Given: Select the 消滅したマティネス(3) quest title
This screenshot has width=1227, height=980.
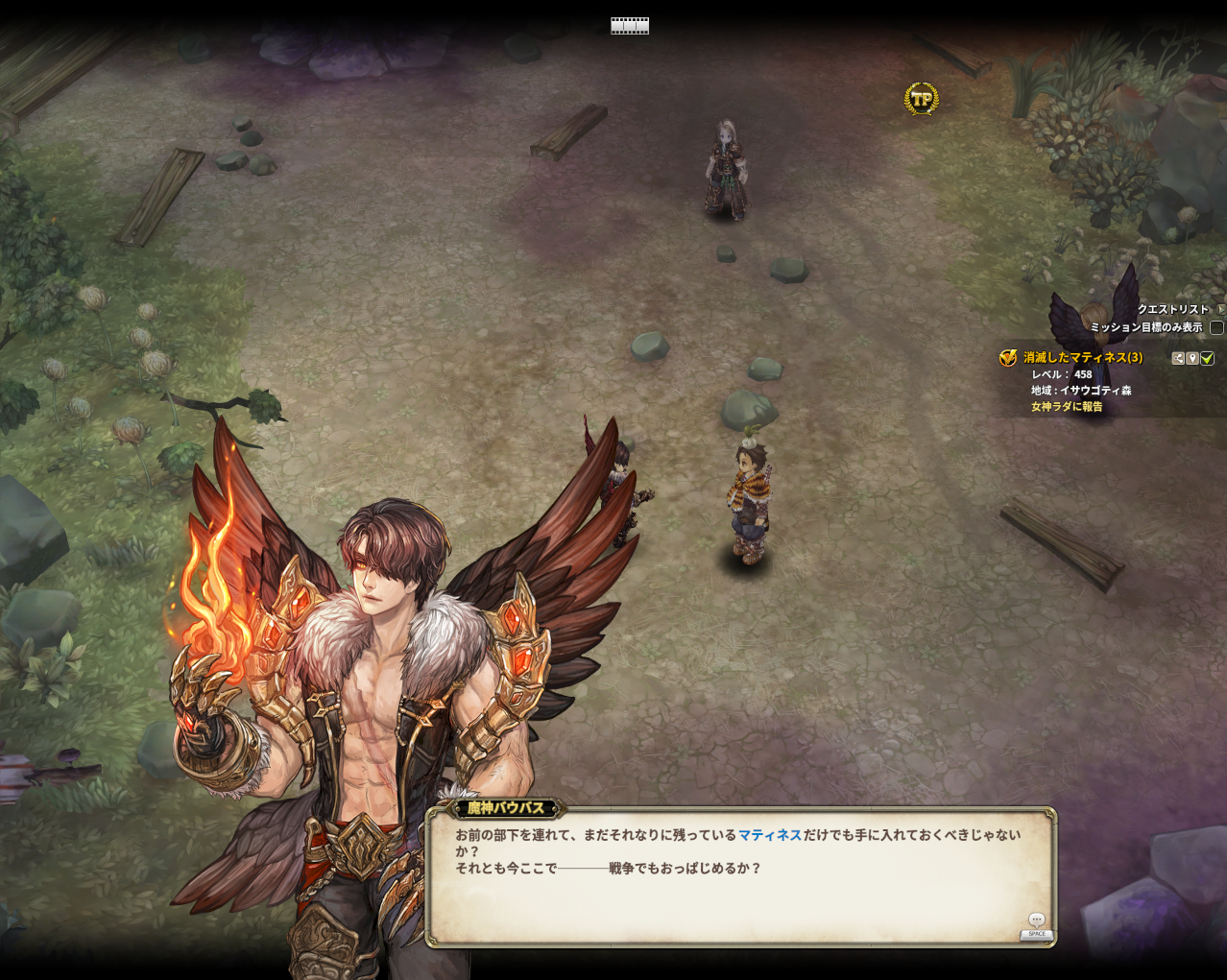Looking at the screenshot, I should pyautogui.click(x=1082, y=357).
